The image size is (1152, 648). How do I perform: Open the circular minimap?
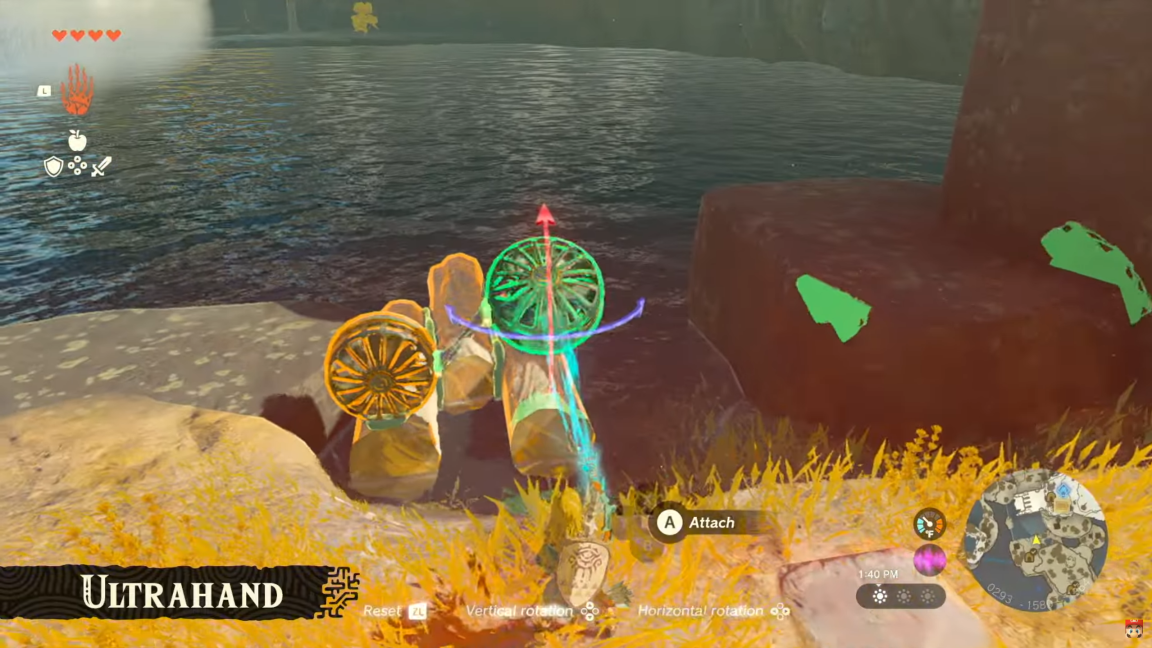click(1035, 541)
